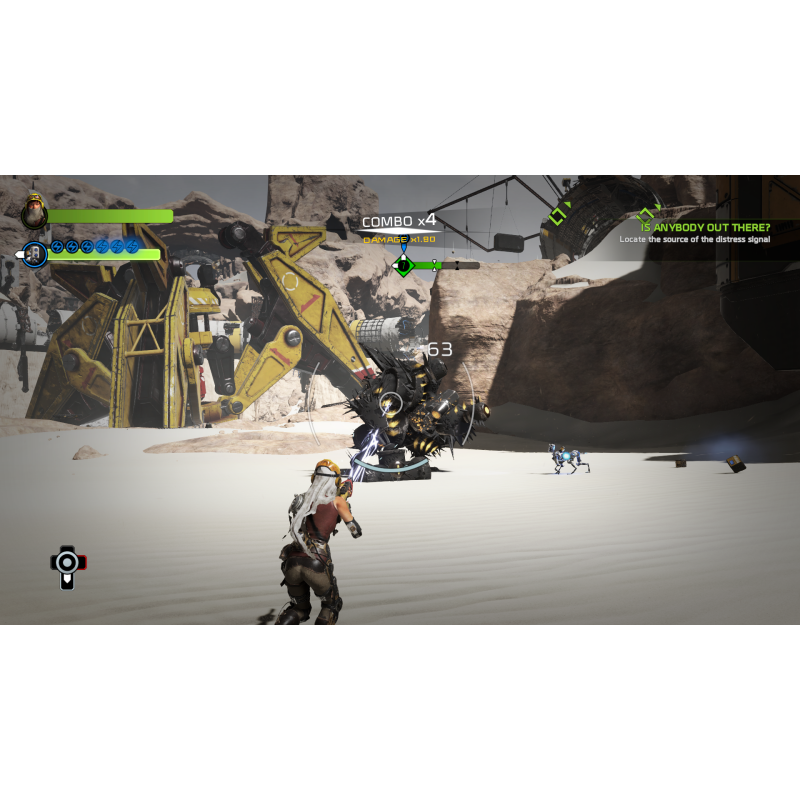Click Joule's bearded character portrait
The image size is (800, 800).
tap(35, 211)
